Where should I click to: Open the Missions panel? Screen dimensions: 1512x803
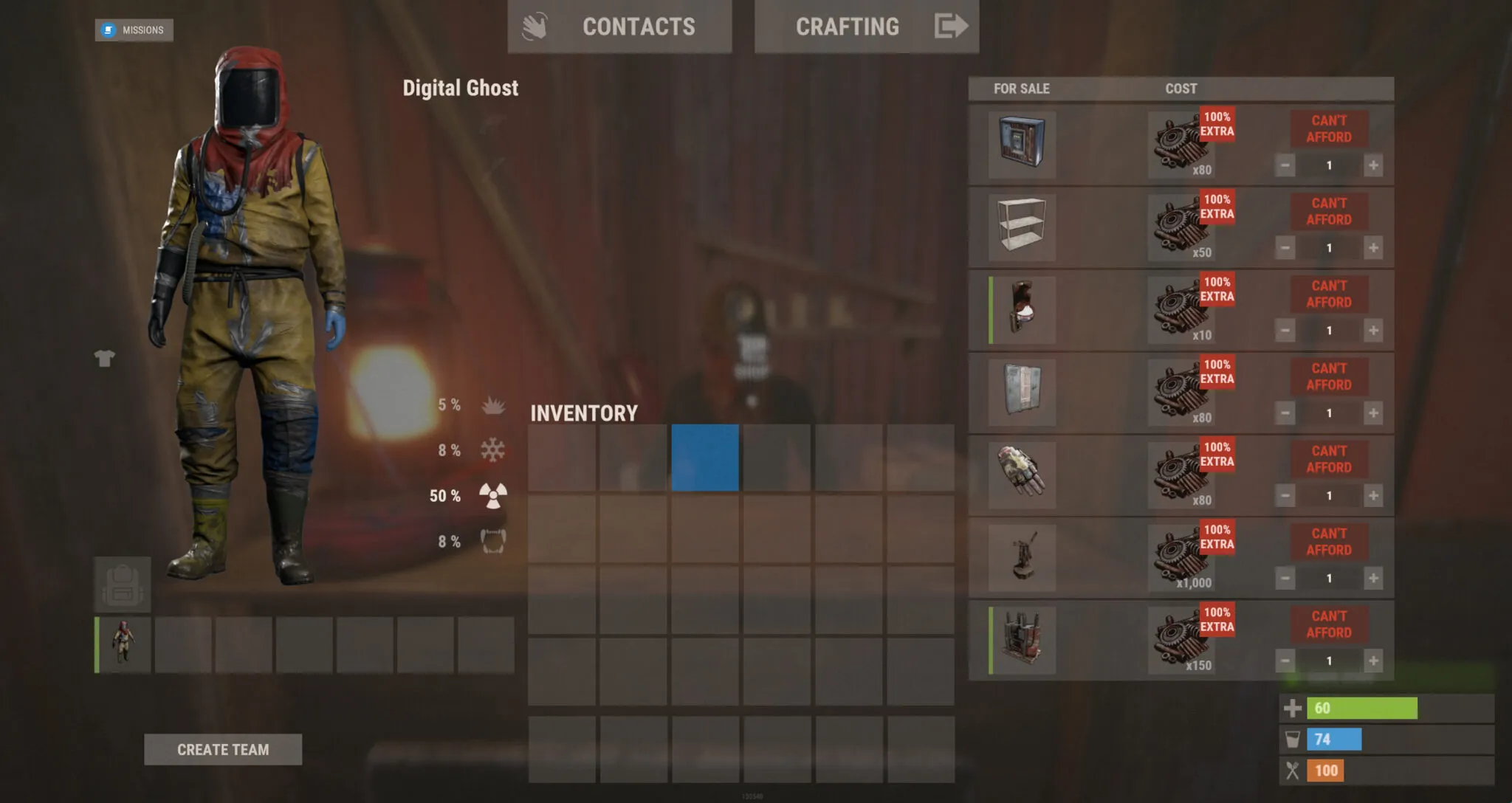[x=133, y=30]
